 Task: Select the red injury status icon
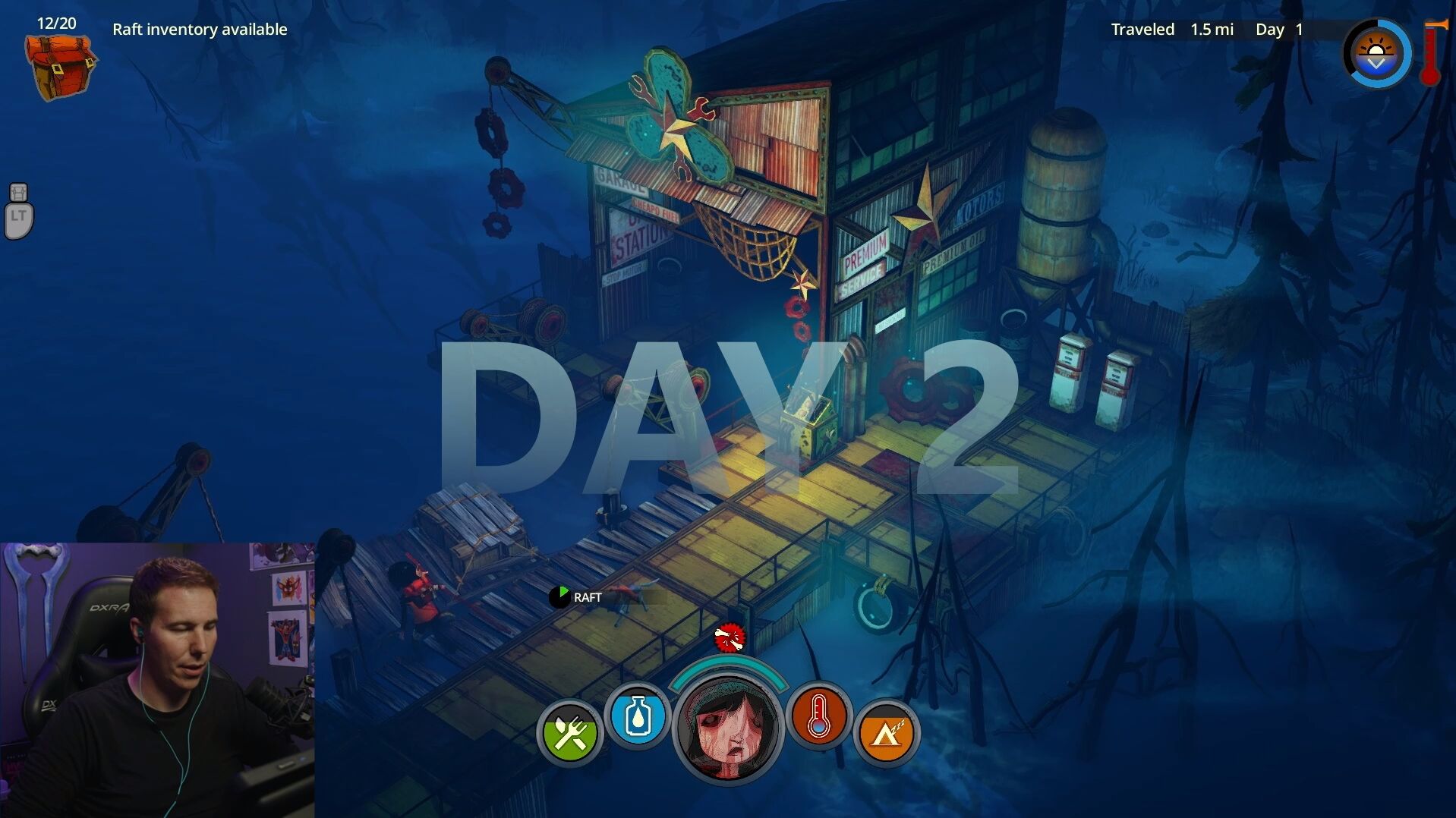point(730,638)
